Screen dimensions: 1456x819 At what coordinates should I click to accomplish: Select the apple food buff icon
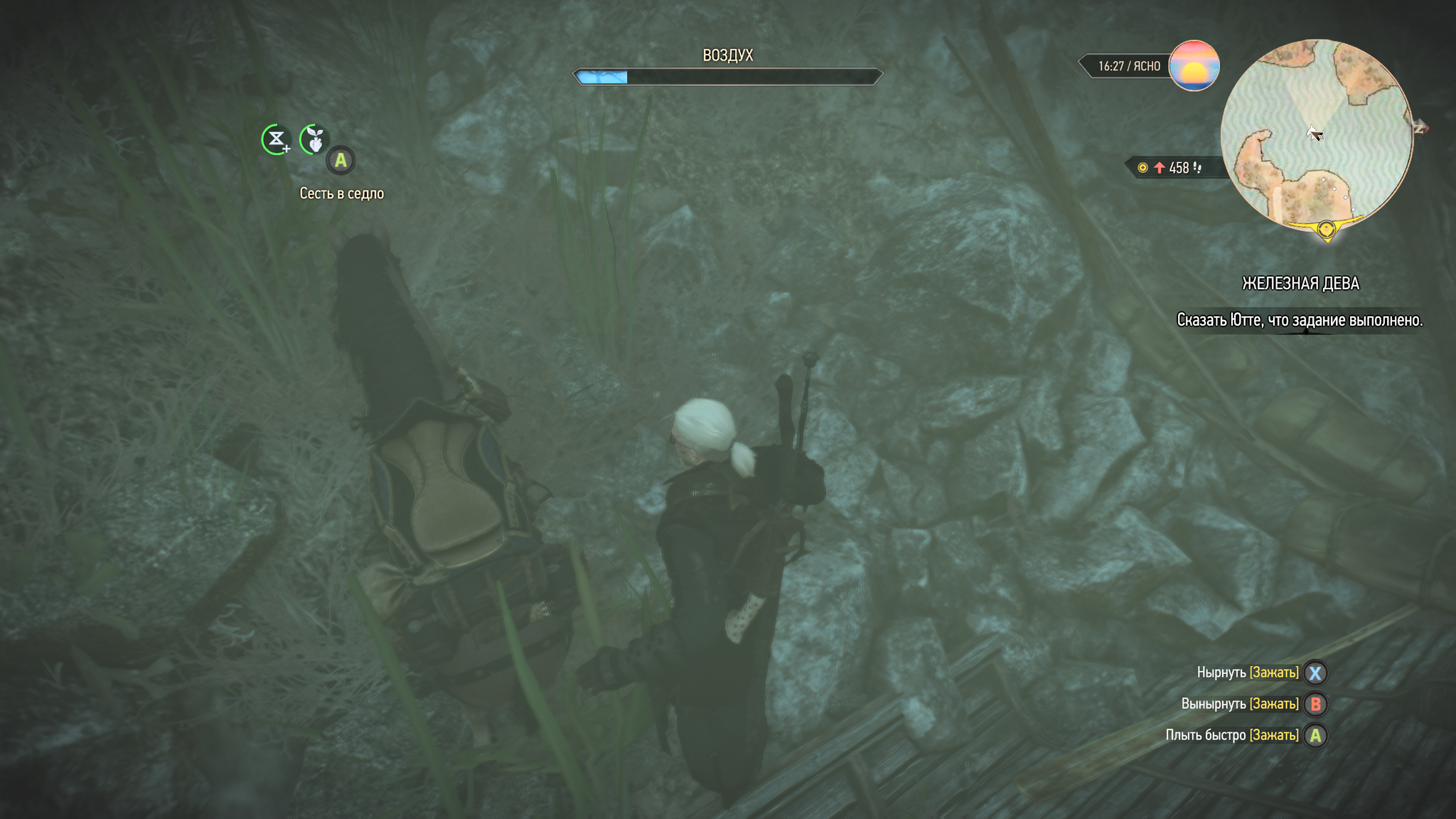click(x=314, y=139)
